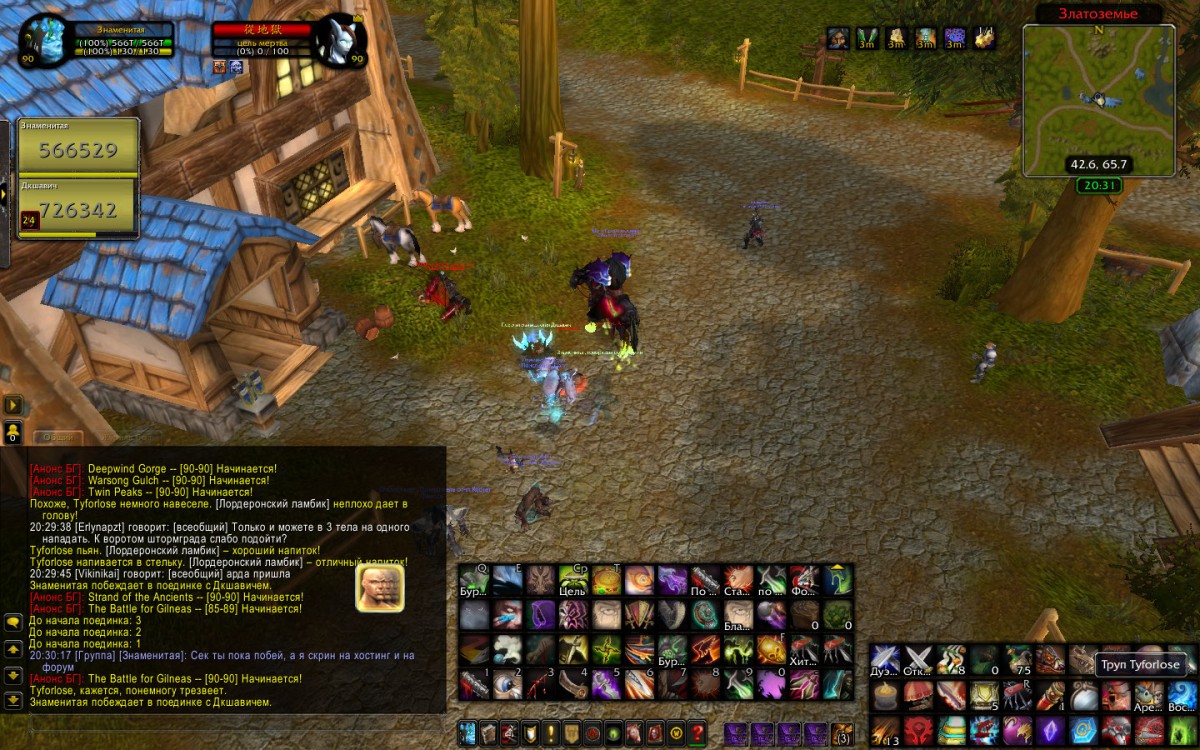
Task: Click the 20:31 clock under the minimap
Action: [x=1098, y=186]
